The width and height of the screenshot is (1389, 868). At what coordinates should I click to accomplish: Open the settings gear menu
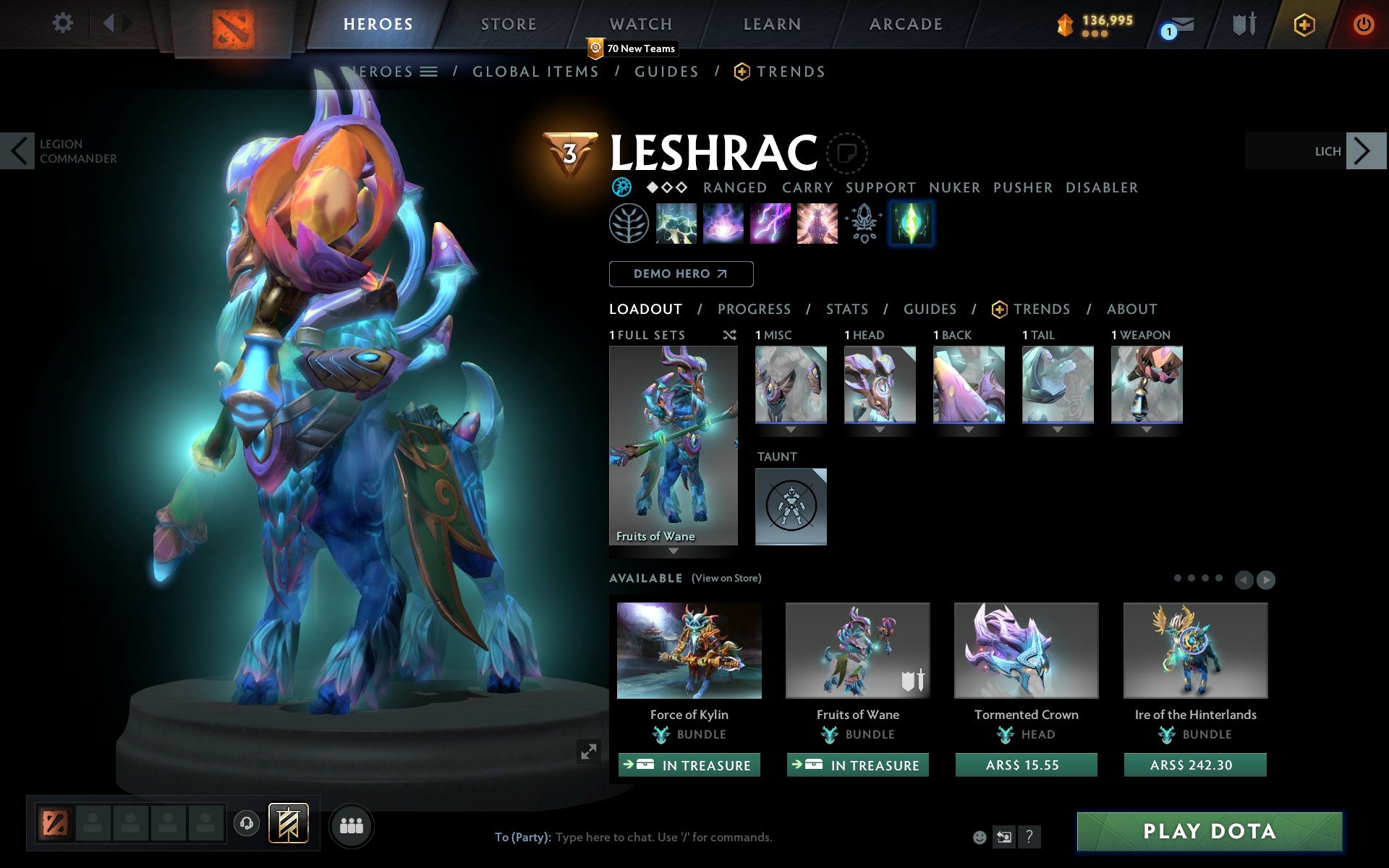coord(64,23)
